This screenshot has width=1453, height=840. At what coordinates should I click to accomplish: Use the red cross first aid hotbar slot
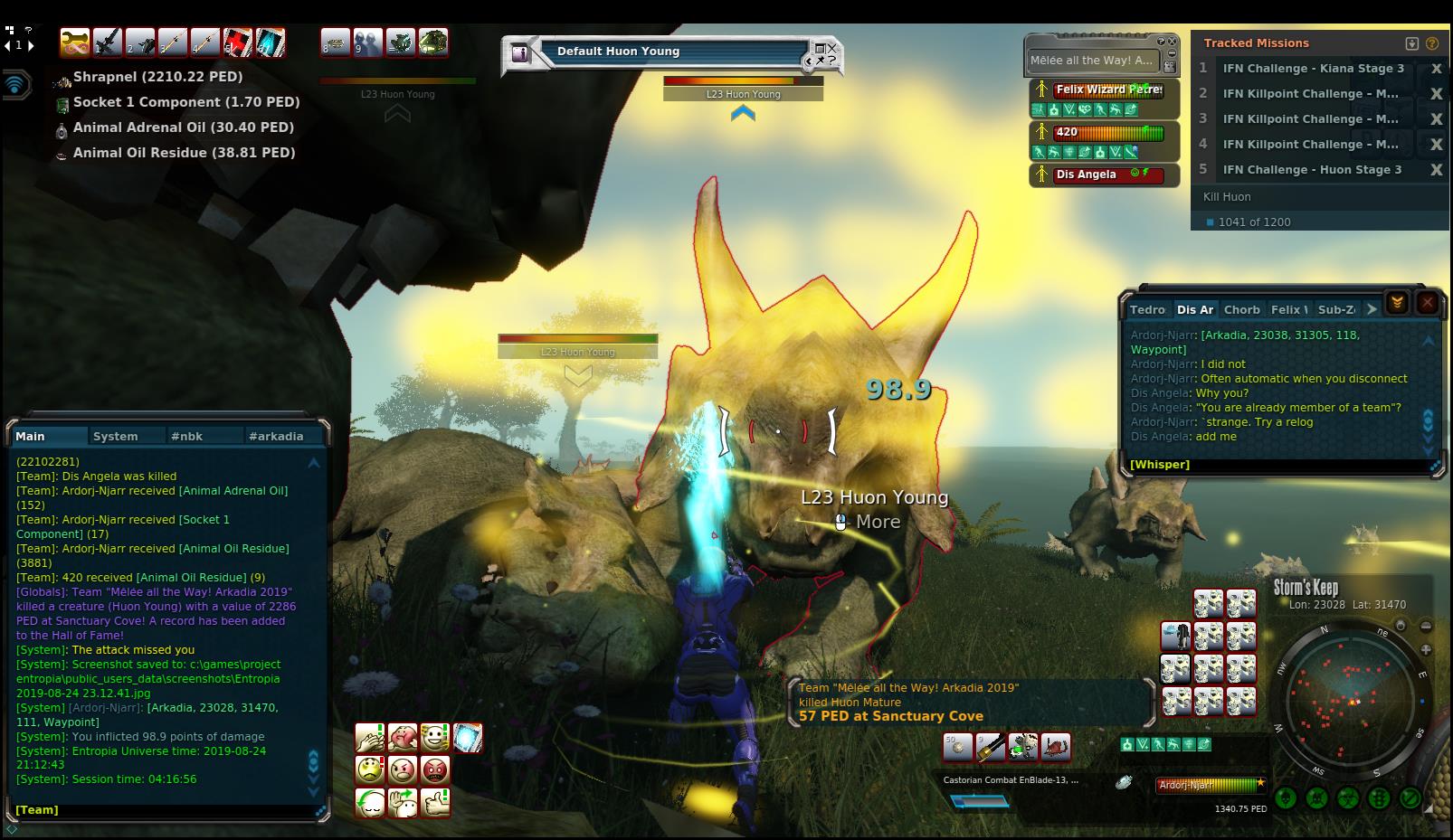(x=238, y=42)
